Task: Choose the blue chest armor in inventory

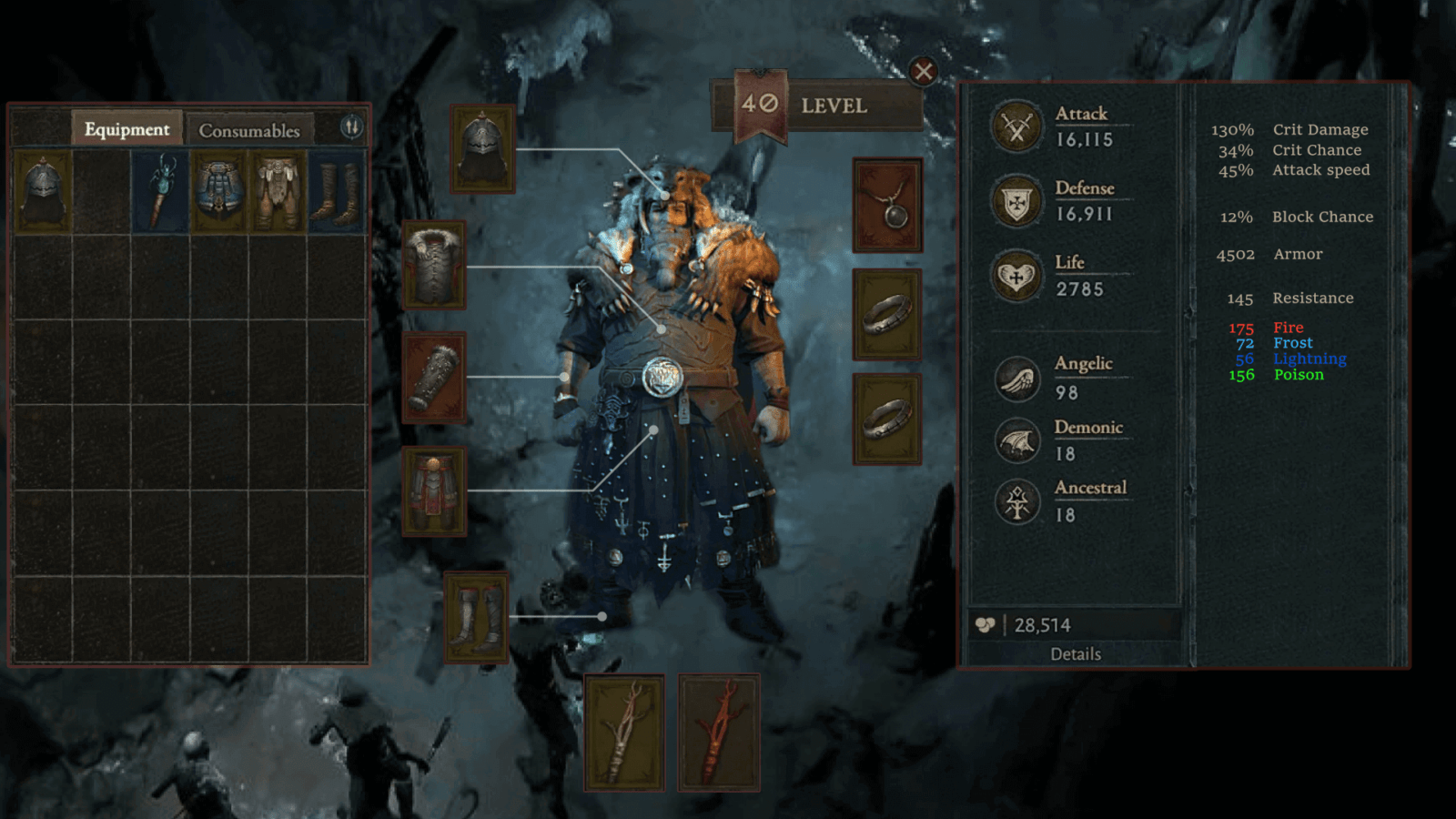Action: (218, 192)
